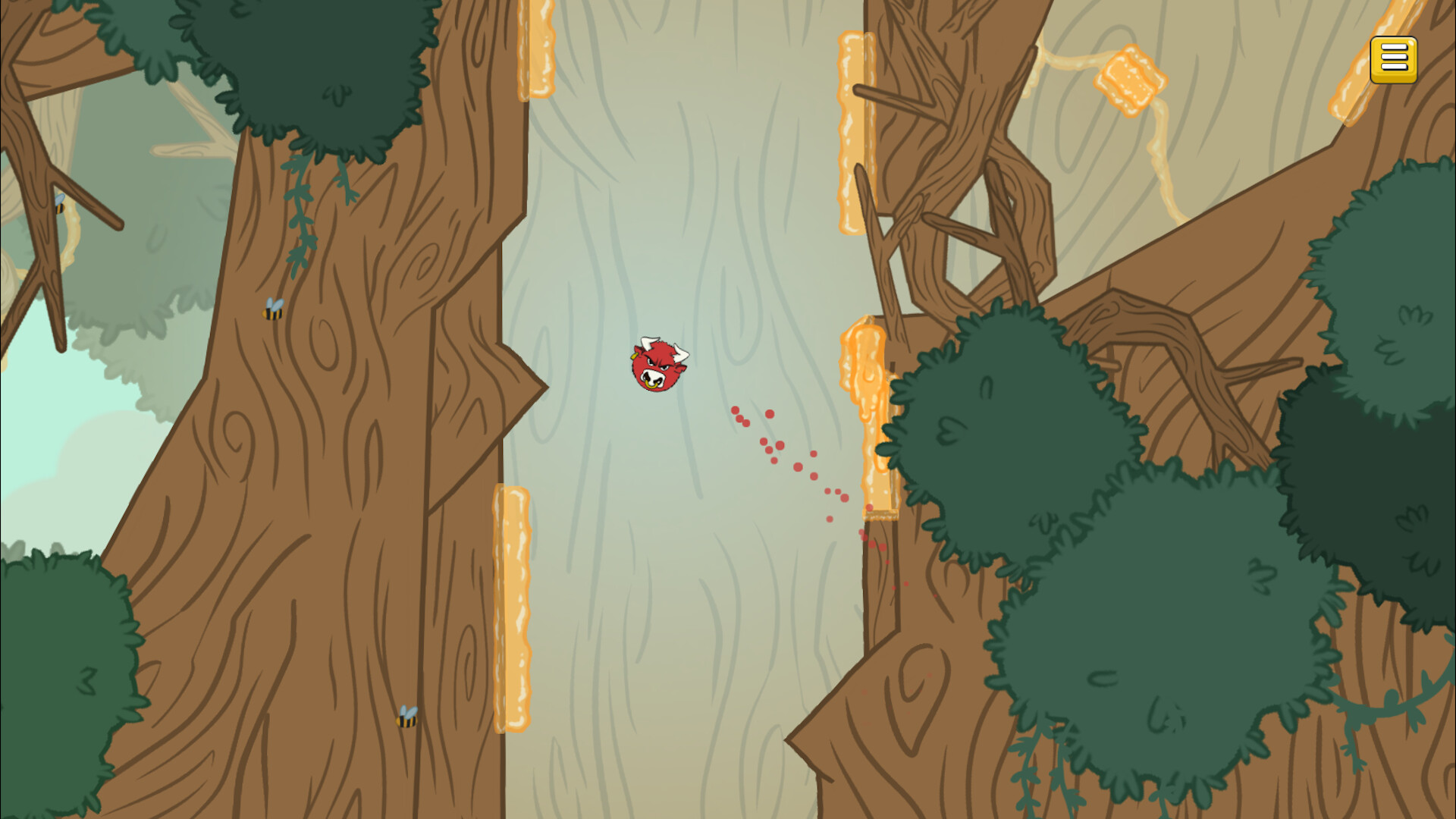This screenshot has width=1456, height=819.
Task: Open the in-game pause menu
Action: point(1392,59)
